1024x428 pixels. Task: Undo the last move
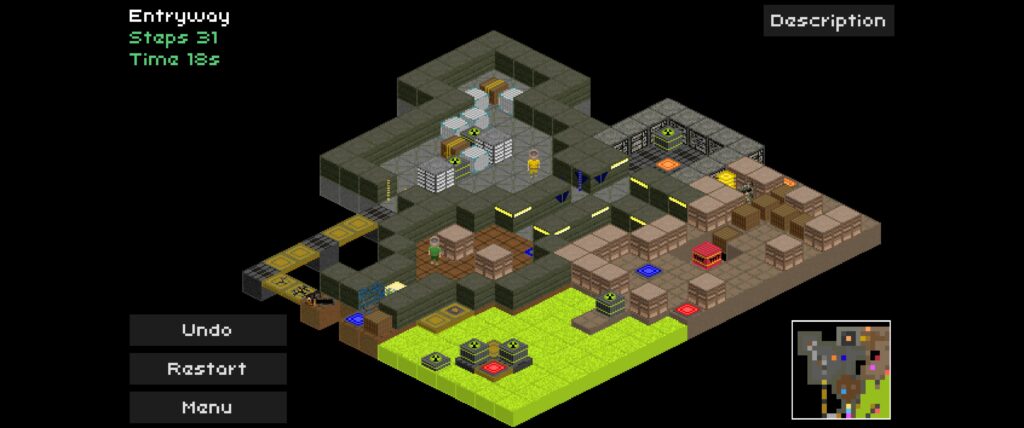(x=207, y=330)
